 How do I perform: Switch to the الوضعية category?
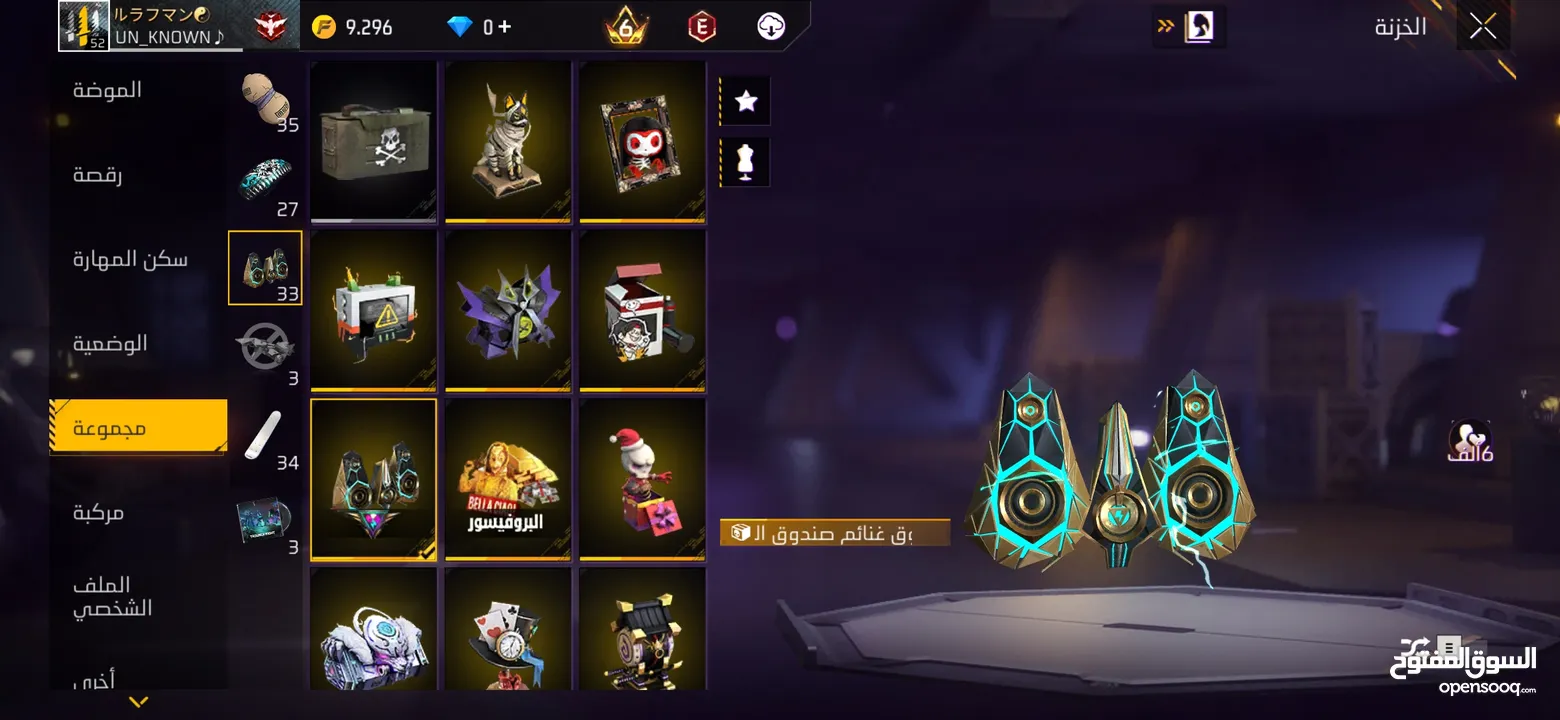110,344
